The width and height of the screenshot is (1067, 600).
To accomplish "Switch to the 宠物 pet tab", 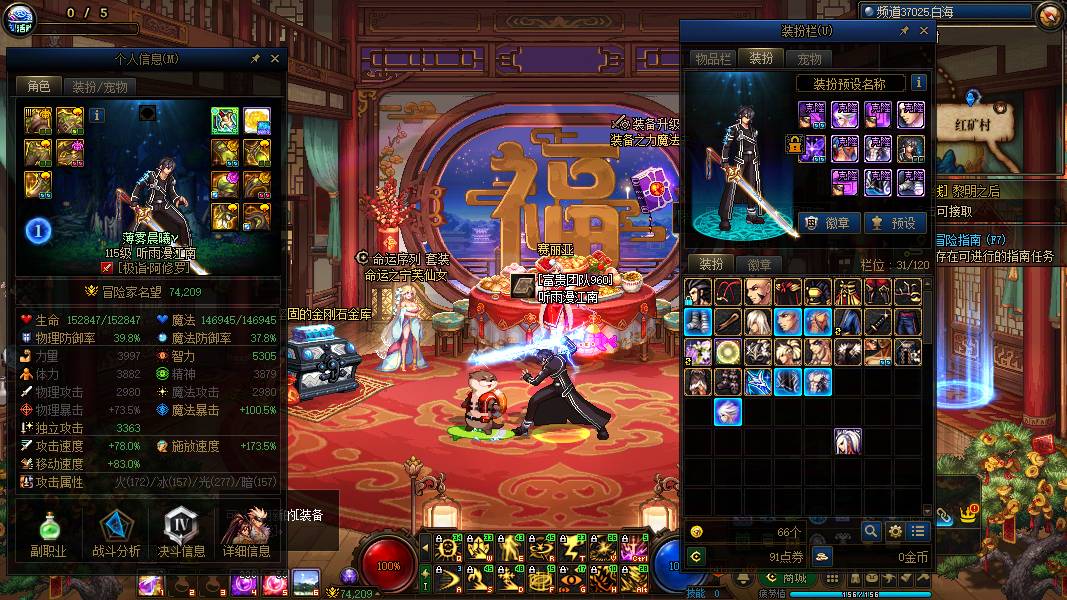I will pyautogui.click(x=809, y=59).
